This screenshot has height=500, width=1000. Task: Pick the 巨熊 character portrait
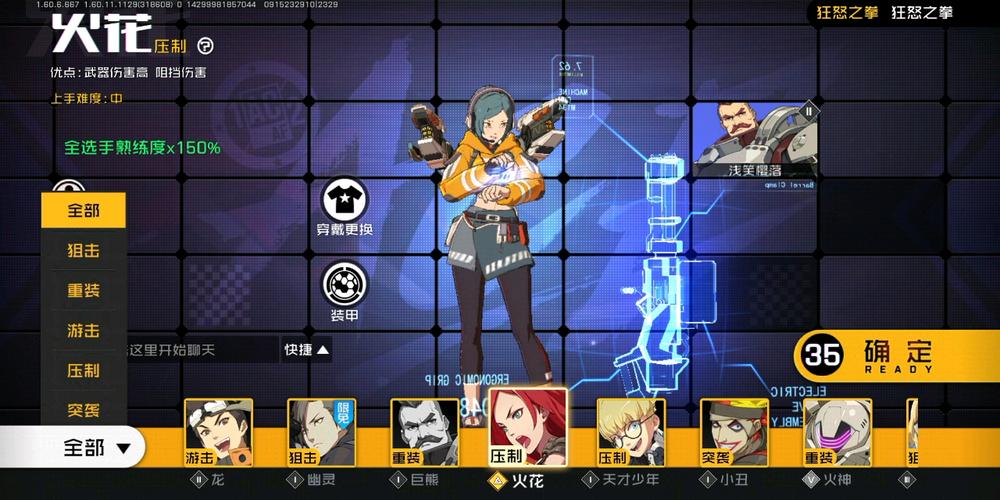point(424,433)
